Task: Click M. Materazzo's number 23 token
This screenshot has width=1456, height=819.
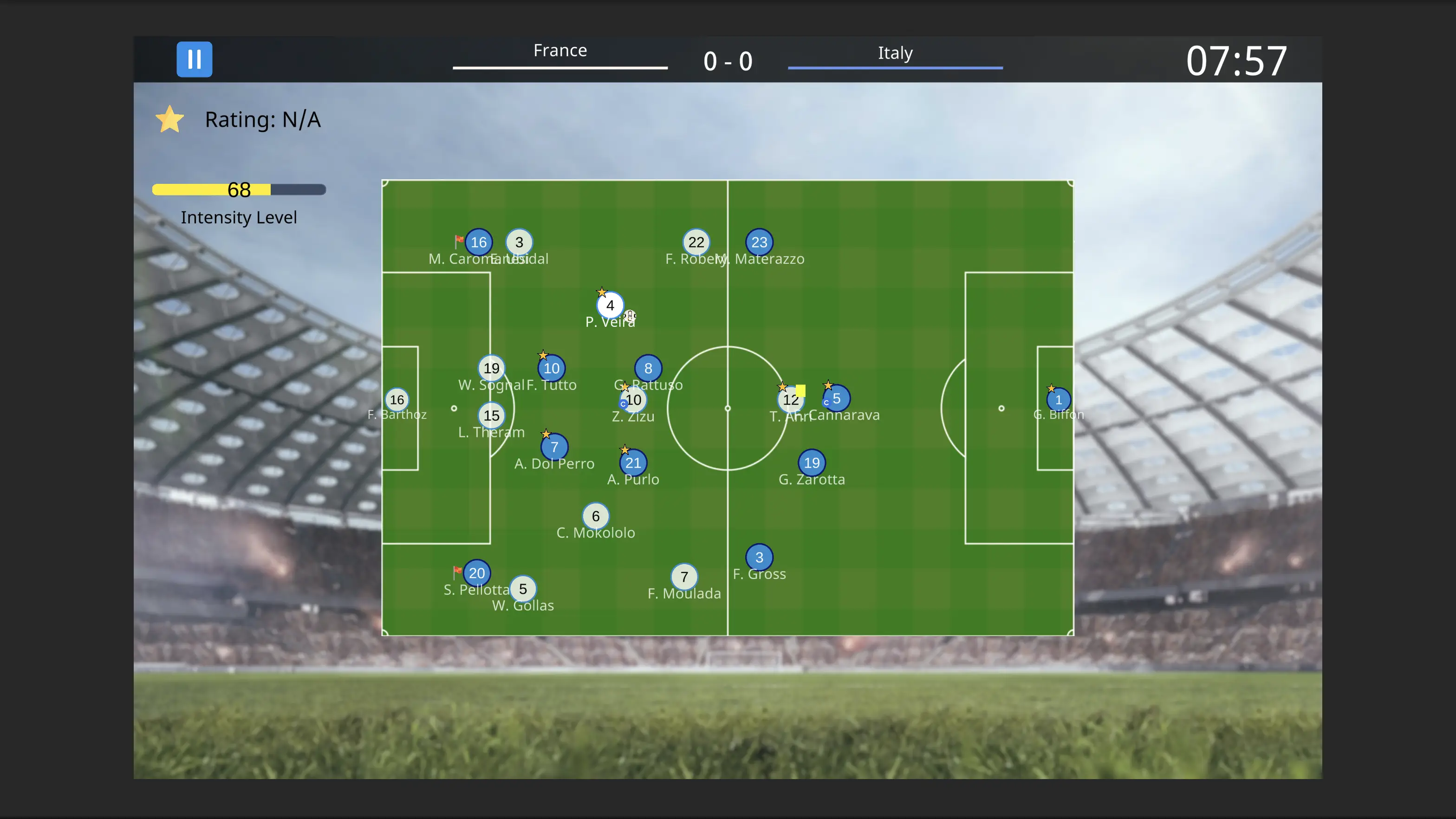Action: (x=759, y=242)
